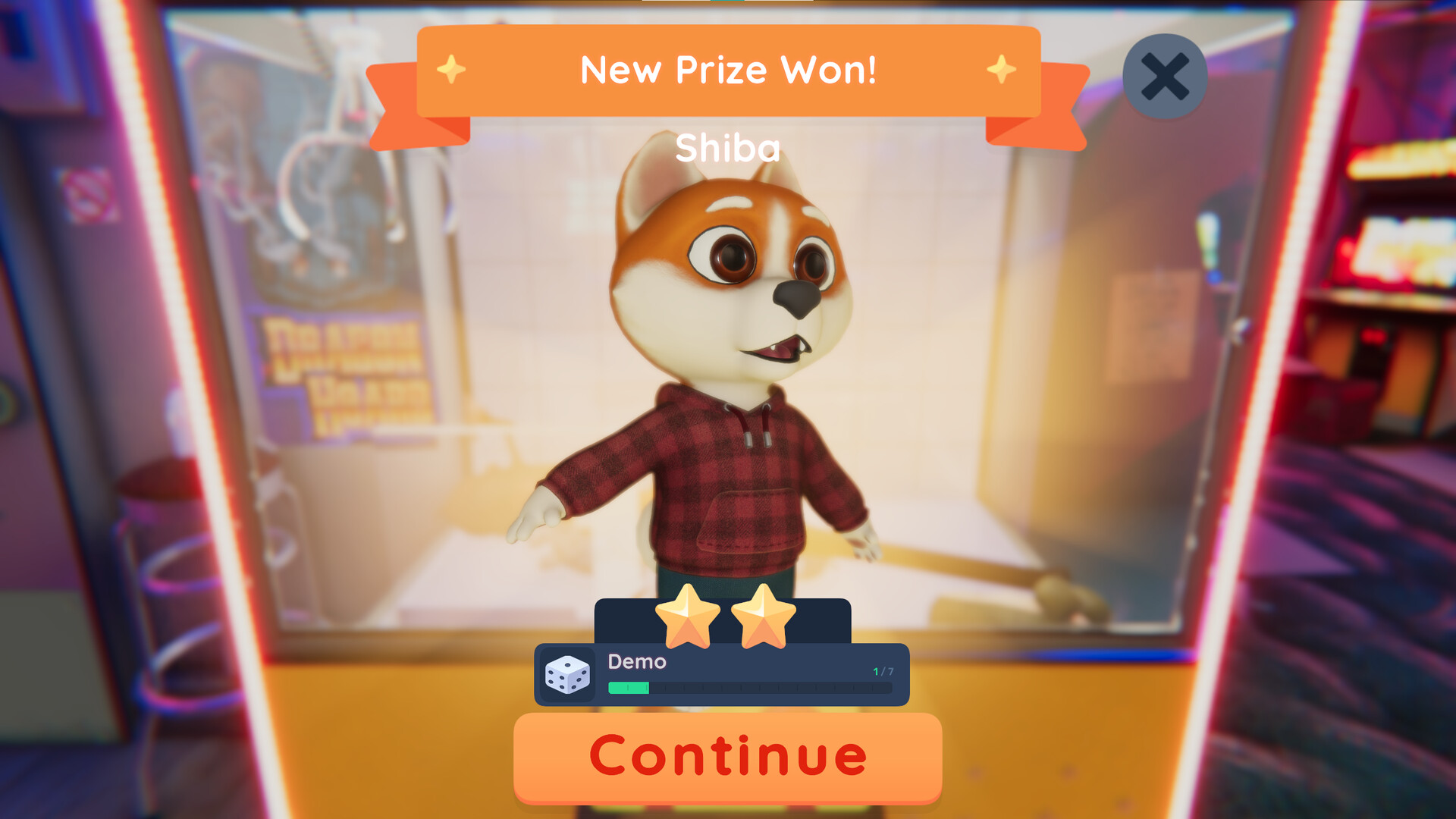Click the Demo label text
The width and height of the screenshot is (1456, 819).
[x=636, y=662]
